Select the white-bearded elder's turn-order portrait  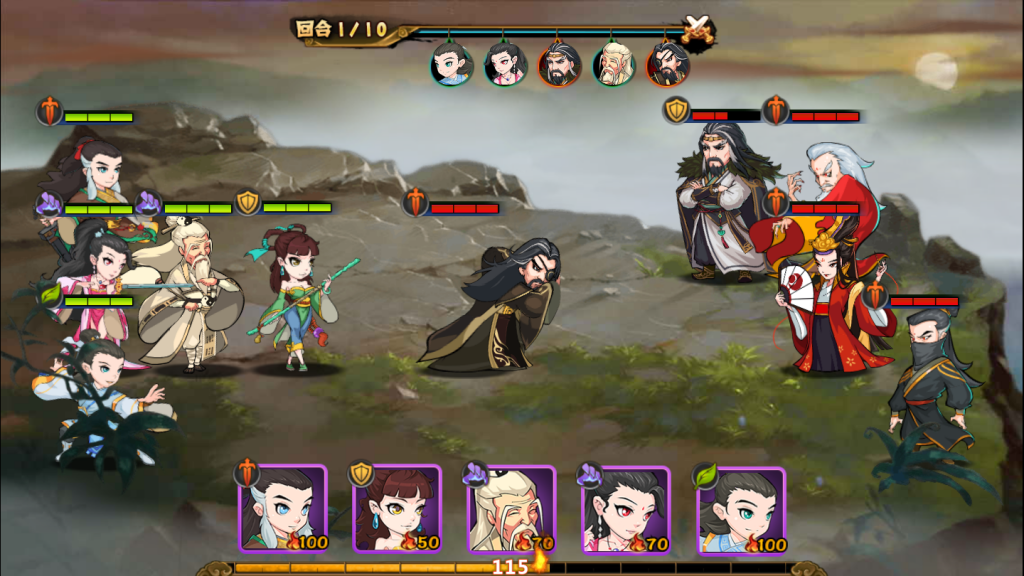click(613, 65)
